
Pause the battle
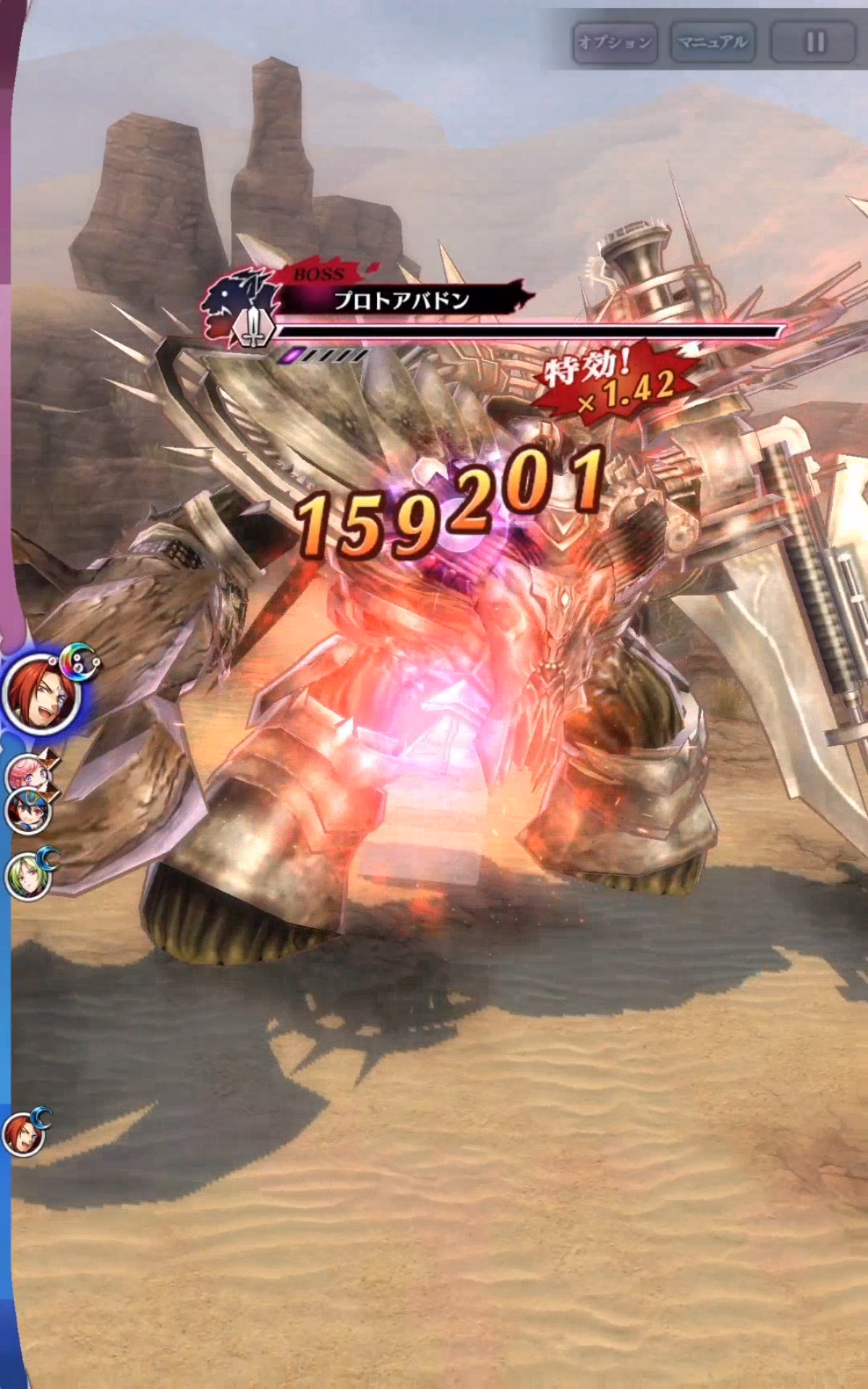pyautogui.click(x=814, y=43)
